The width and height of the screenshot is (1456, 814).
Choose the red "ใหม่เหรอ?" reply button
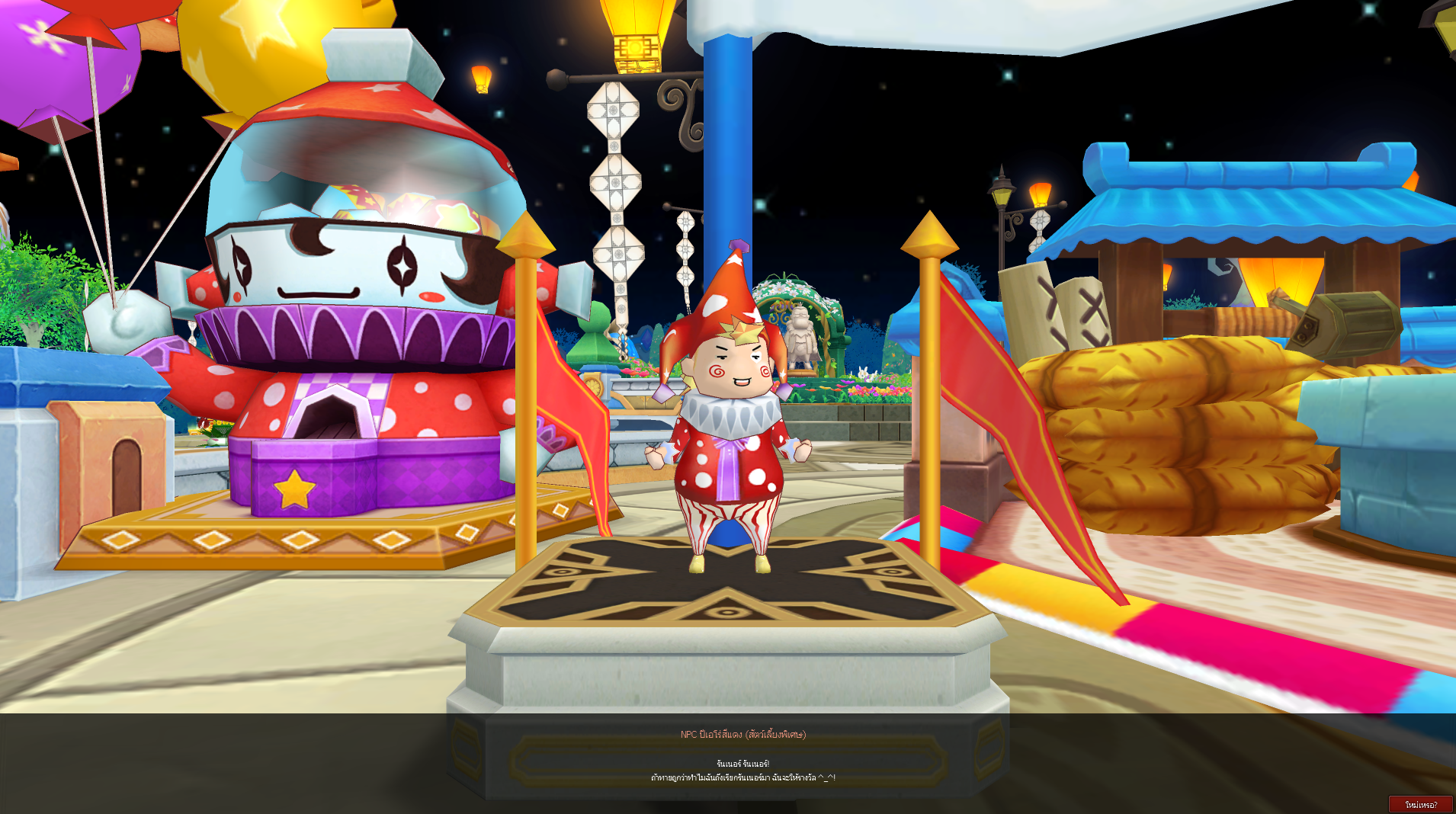[1420, 804]
